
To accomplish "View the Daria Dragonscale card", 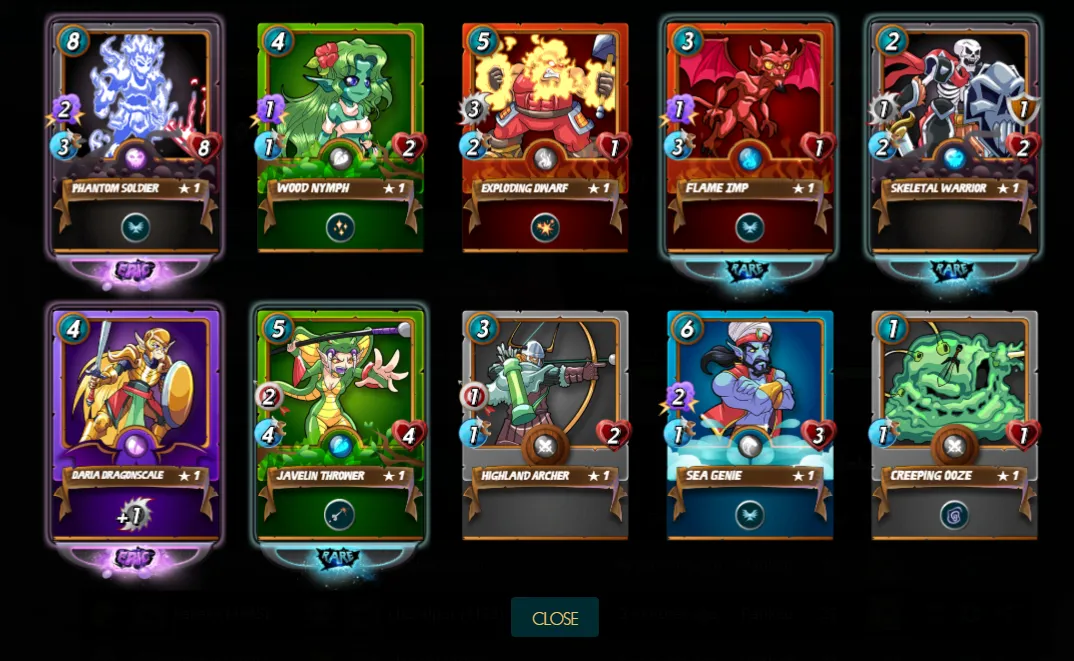I will [136, 425].
